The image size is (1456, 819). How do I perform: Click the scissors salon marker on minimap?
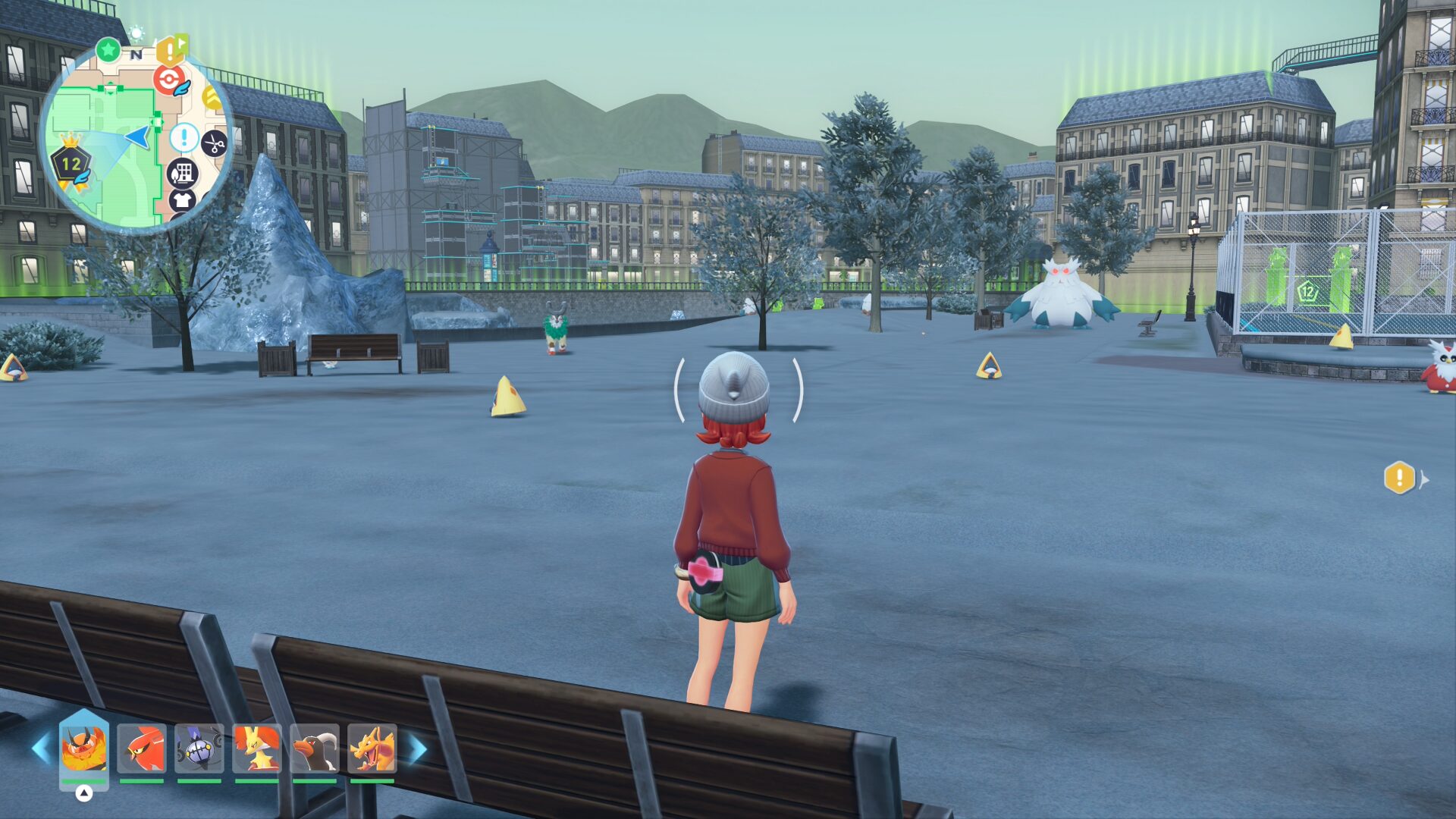click(x=214, y=143)
